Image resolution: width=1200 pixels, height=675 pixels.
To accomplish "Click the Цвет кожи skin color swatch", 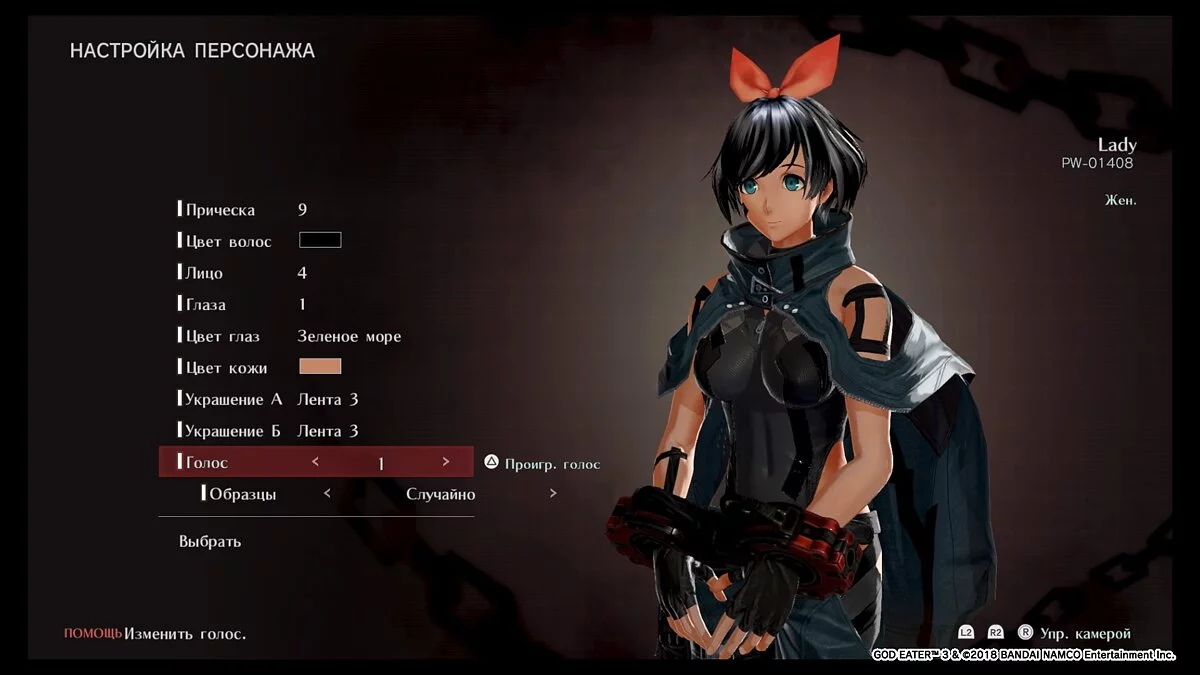I will [x=320, y=367].
